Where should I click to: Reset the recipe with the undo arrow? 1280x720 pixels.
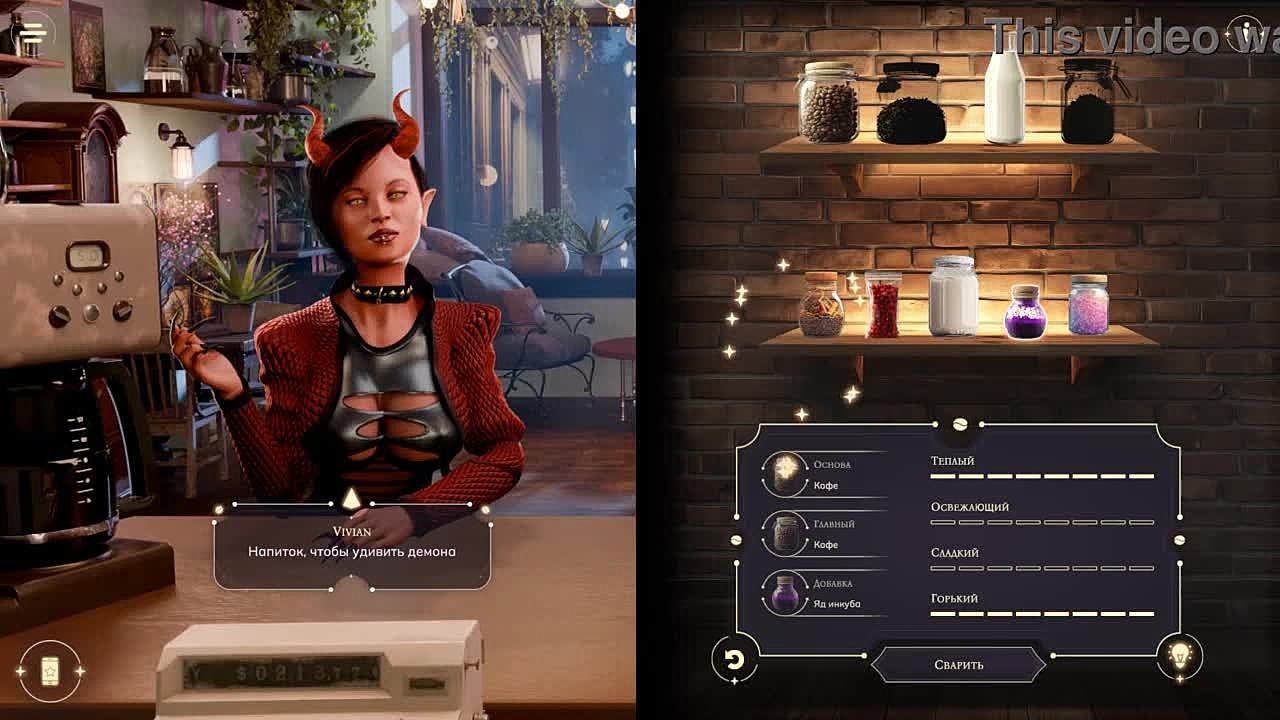click(x=732, y=660)
